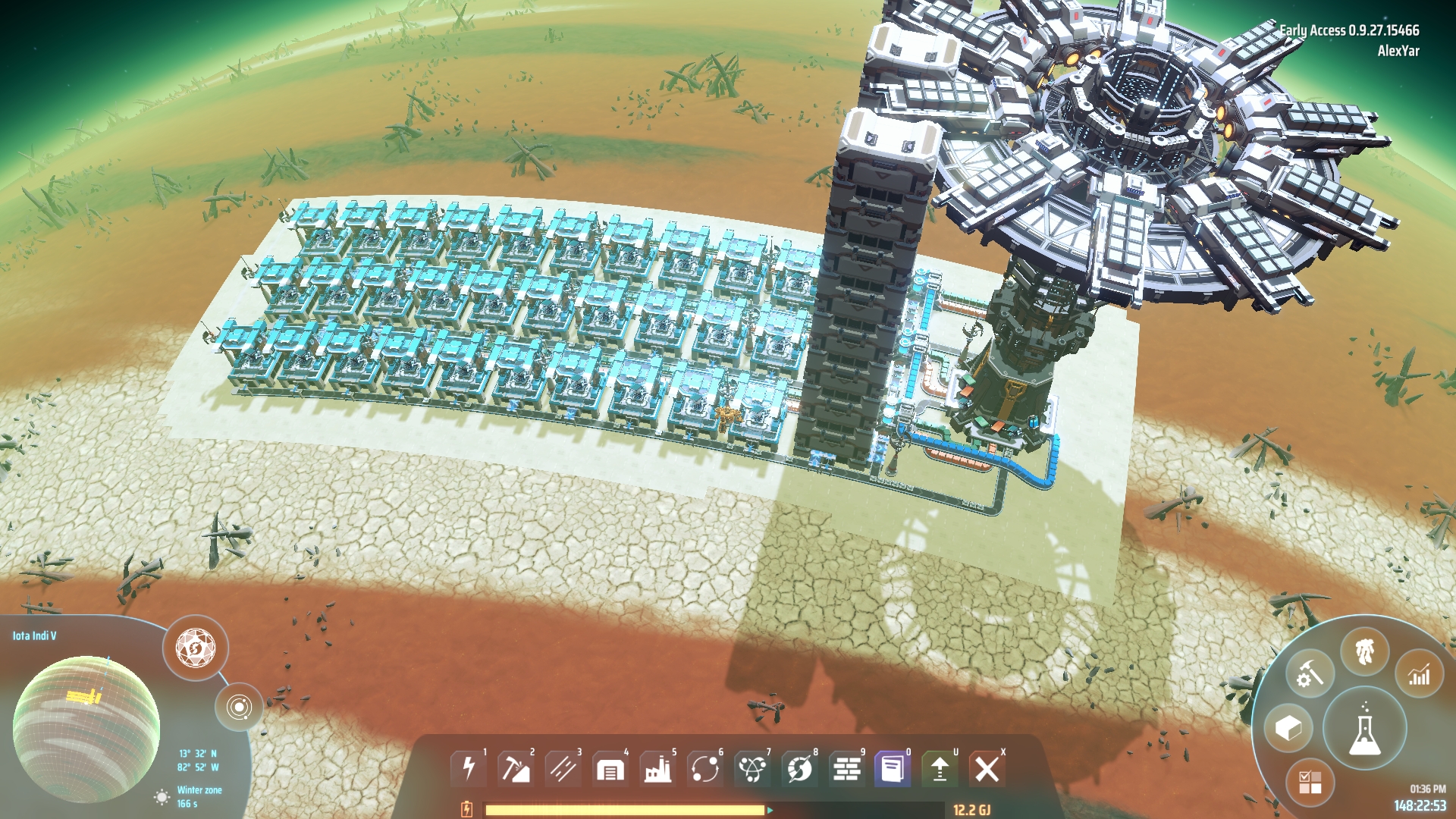Select the factory production build category
This screenshot has height=819, width=1456.
click(x=657, y=769)
